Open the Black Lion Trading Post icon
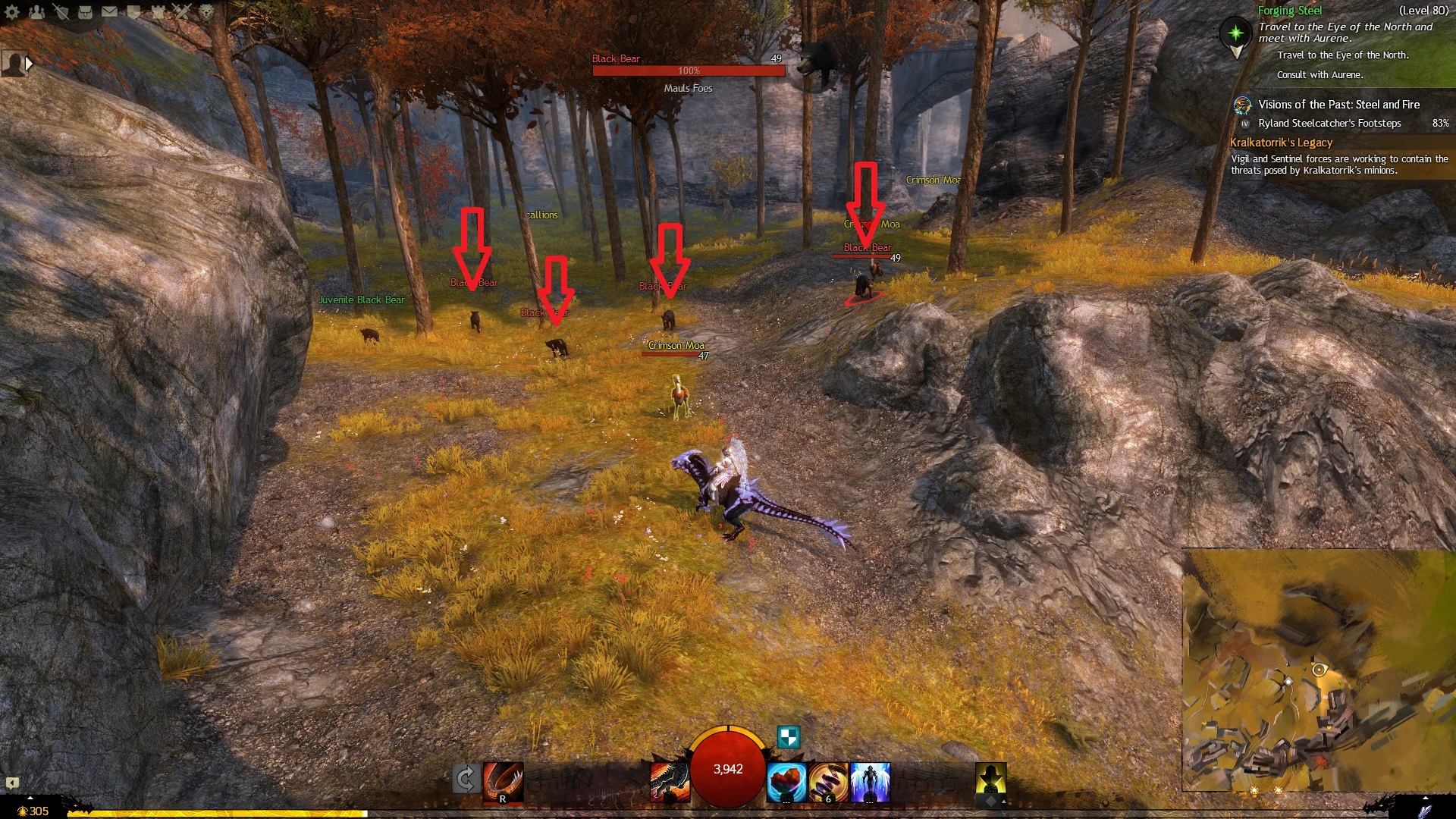Image resolution: width=1456 pixels, height=819 pixels. click(x=206, y=11)
